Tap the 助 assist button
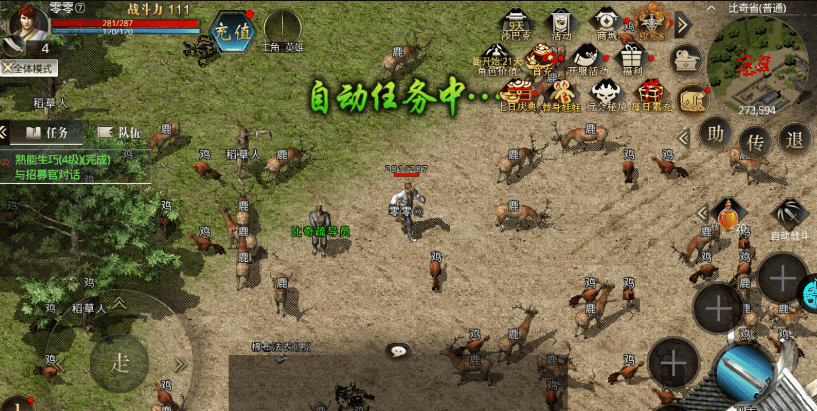 tap(715, 132)
